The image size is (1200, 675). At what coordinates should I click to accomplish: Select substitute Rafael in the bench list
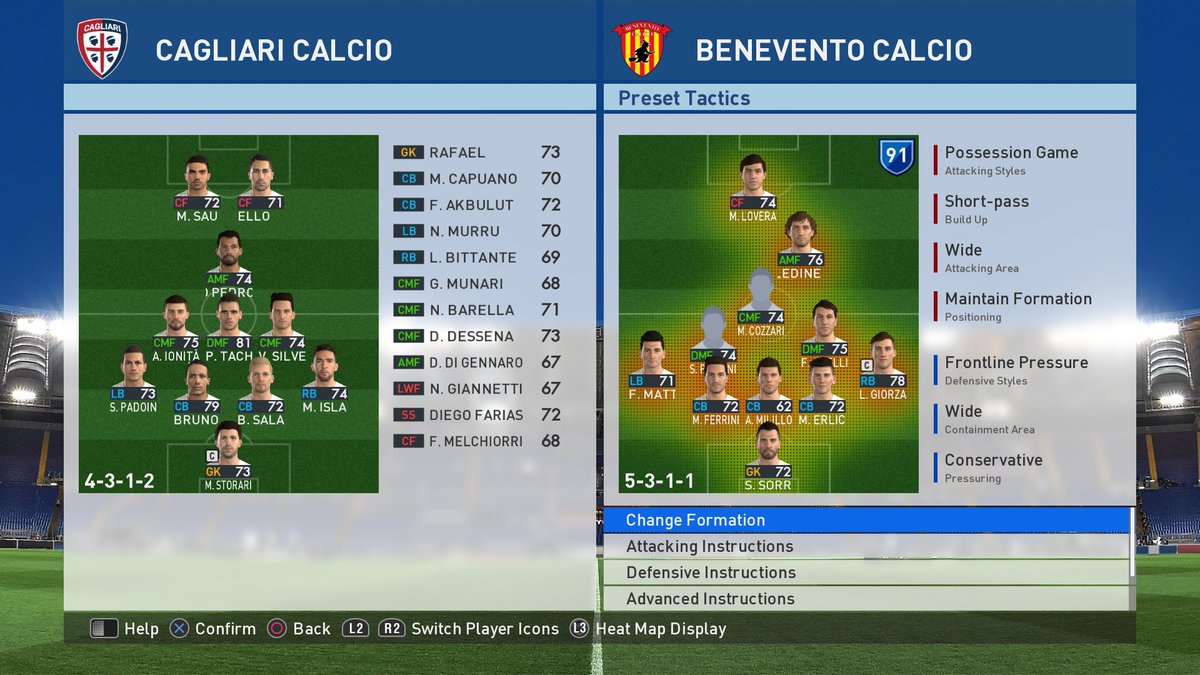(x=477, y=153)
